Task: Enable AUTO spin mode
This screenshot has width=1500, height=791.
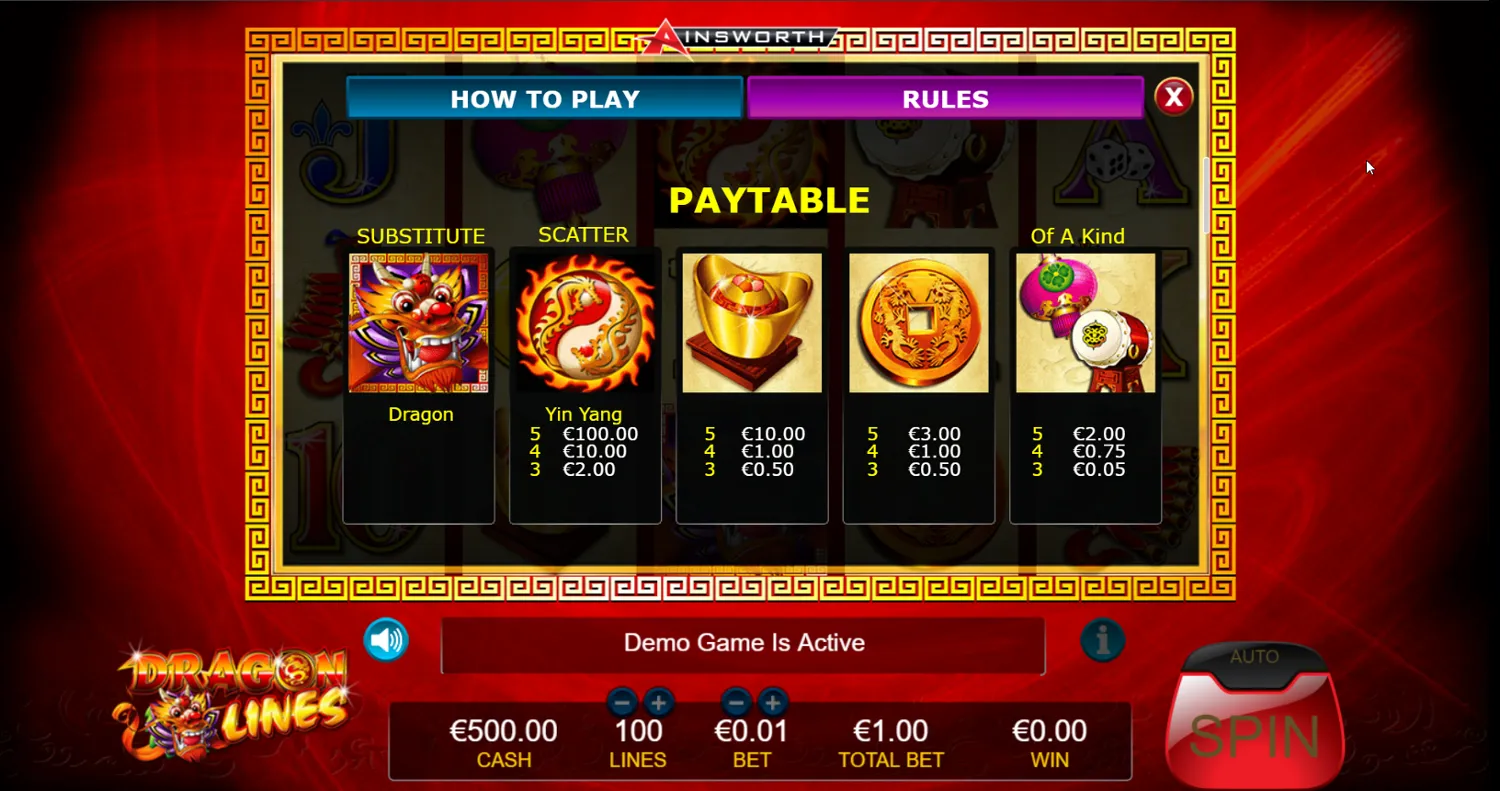Action: click(x=1254, y=657)
